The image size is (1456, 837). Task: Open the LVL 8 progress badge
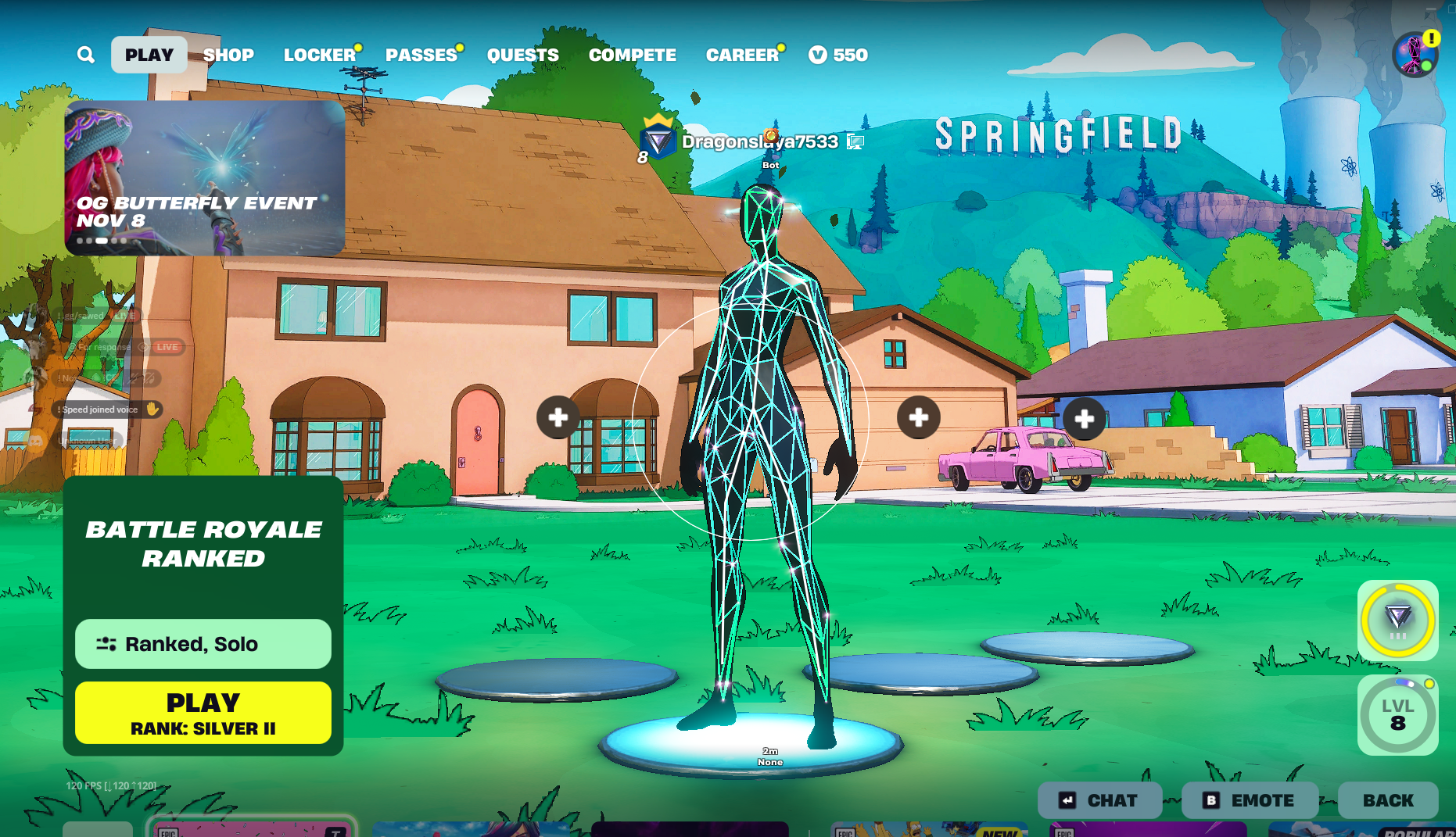tap(1397, 715)
